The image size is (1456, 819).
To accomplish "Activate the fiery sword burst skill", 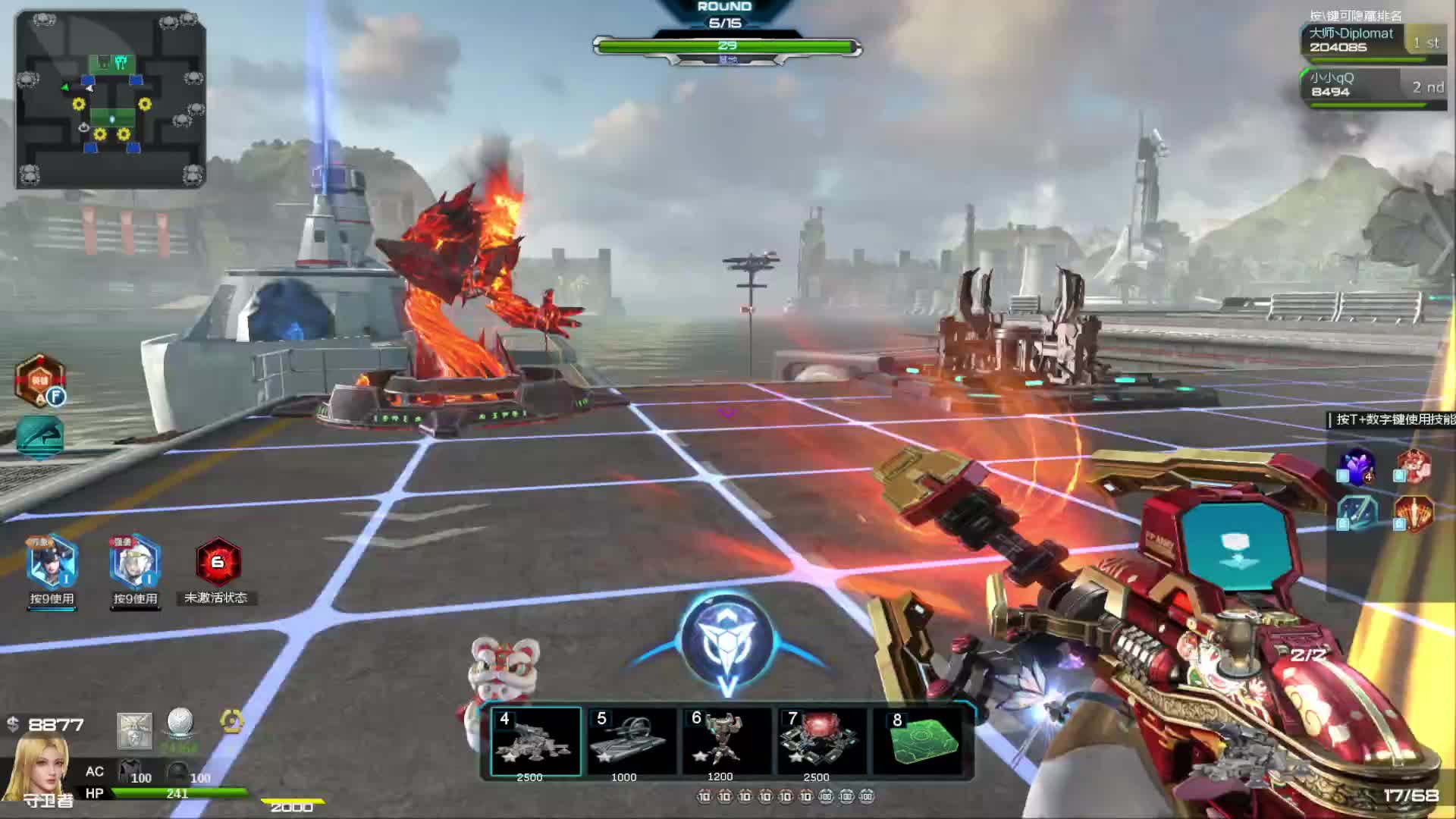I will click(1413, 512).
